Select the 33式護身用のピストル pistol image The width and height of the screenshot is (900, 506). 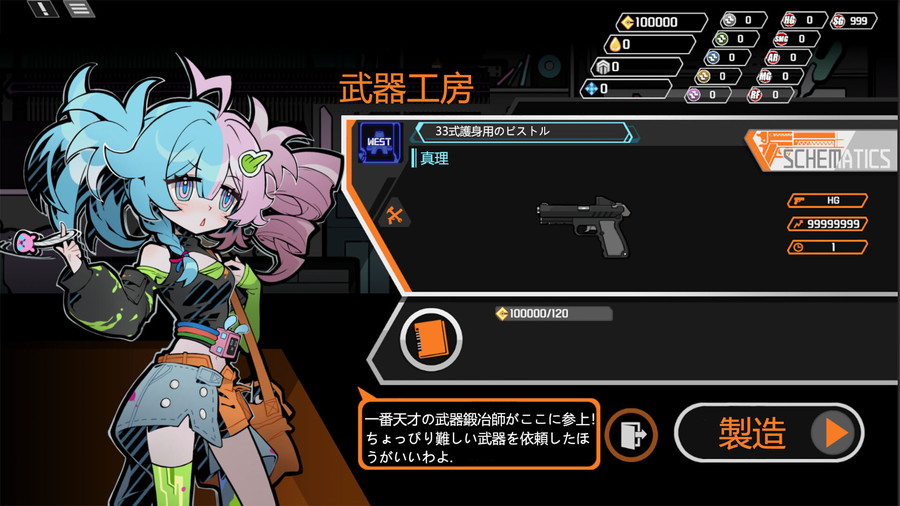pyautogui.click(x=587, y=223)
